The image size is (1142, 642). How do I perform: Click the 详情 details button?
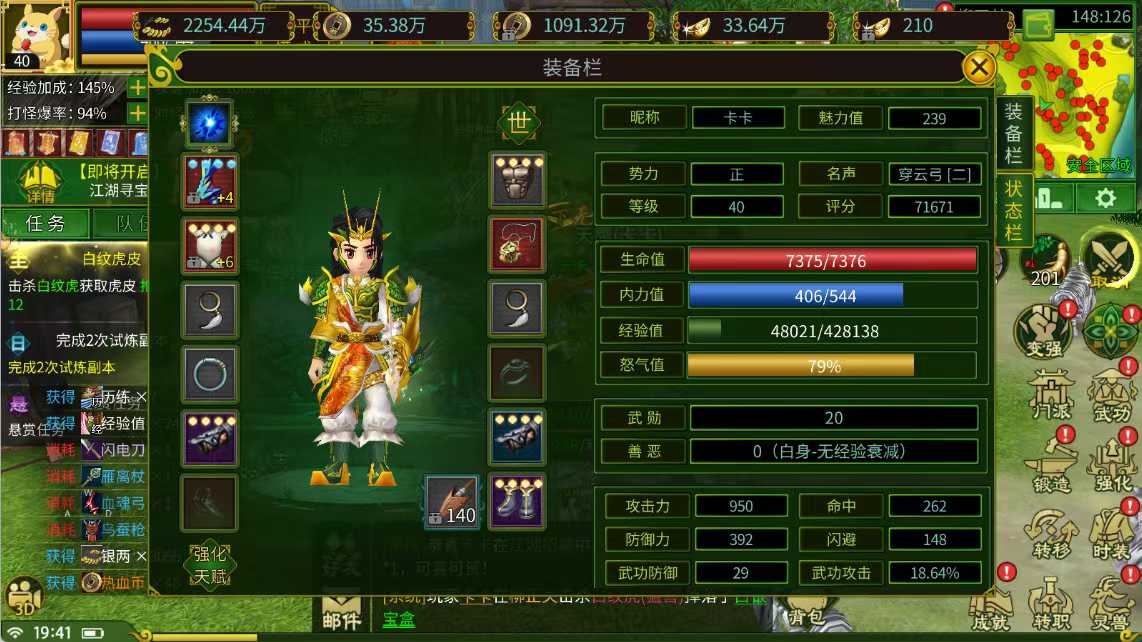pyautogui.click(x=41, y=182)
